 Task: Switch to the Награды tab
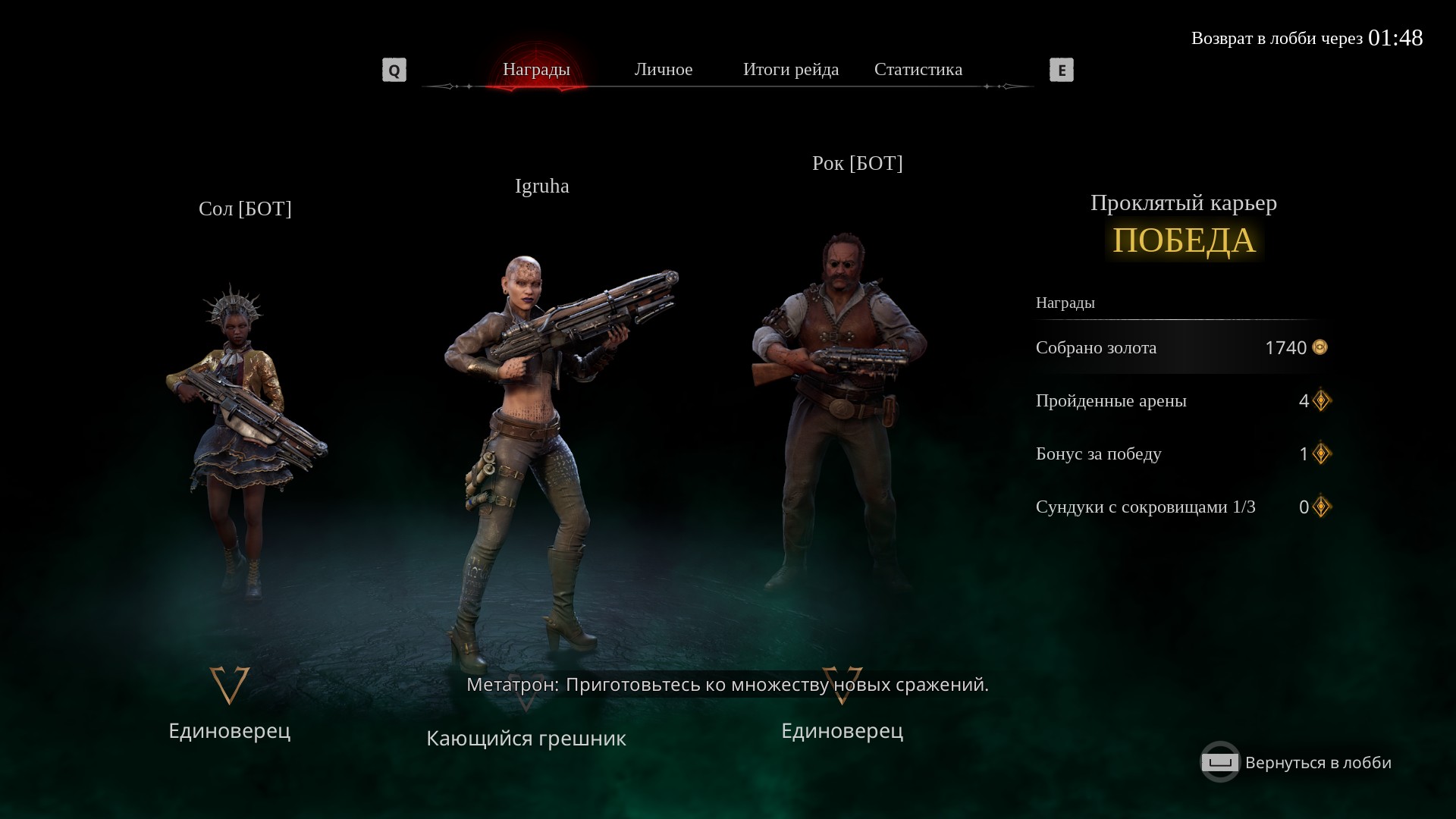point(536,70)
